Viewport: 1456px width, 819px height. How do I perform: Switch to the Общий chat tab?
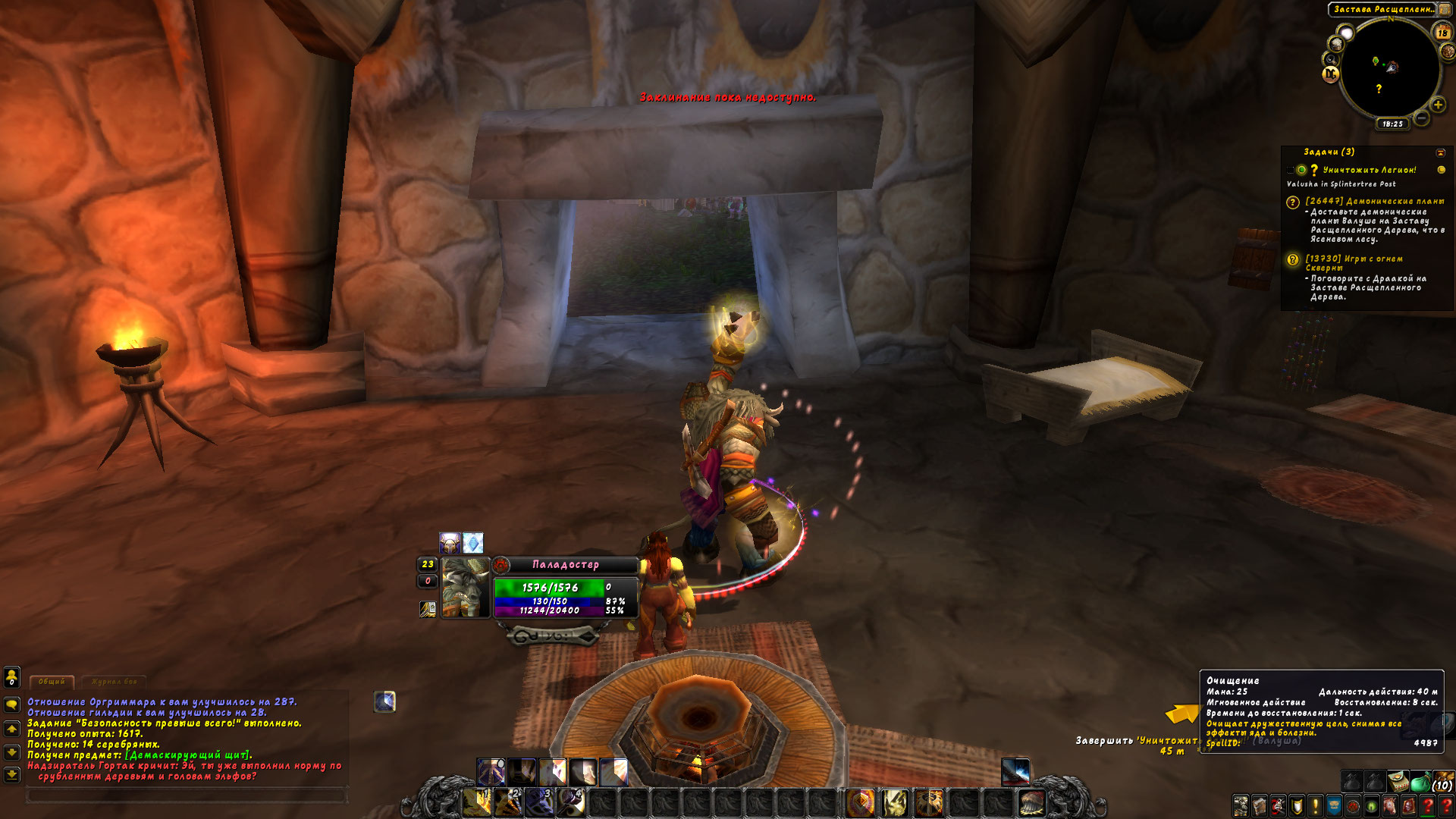pyautogui.click(x=52, y=682)
